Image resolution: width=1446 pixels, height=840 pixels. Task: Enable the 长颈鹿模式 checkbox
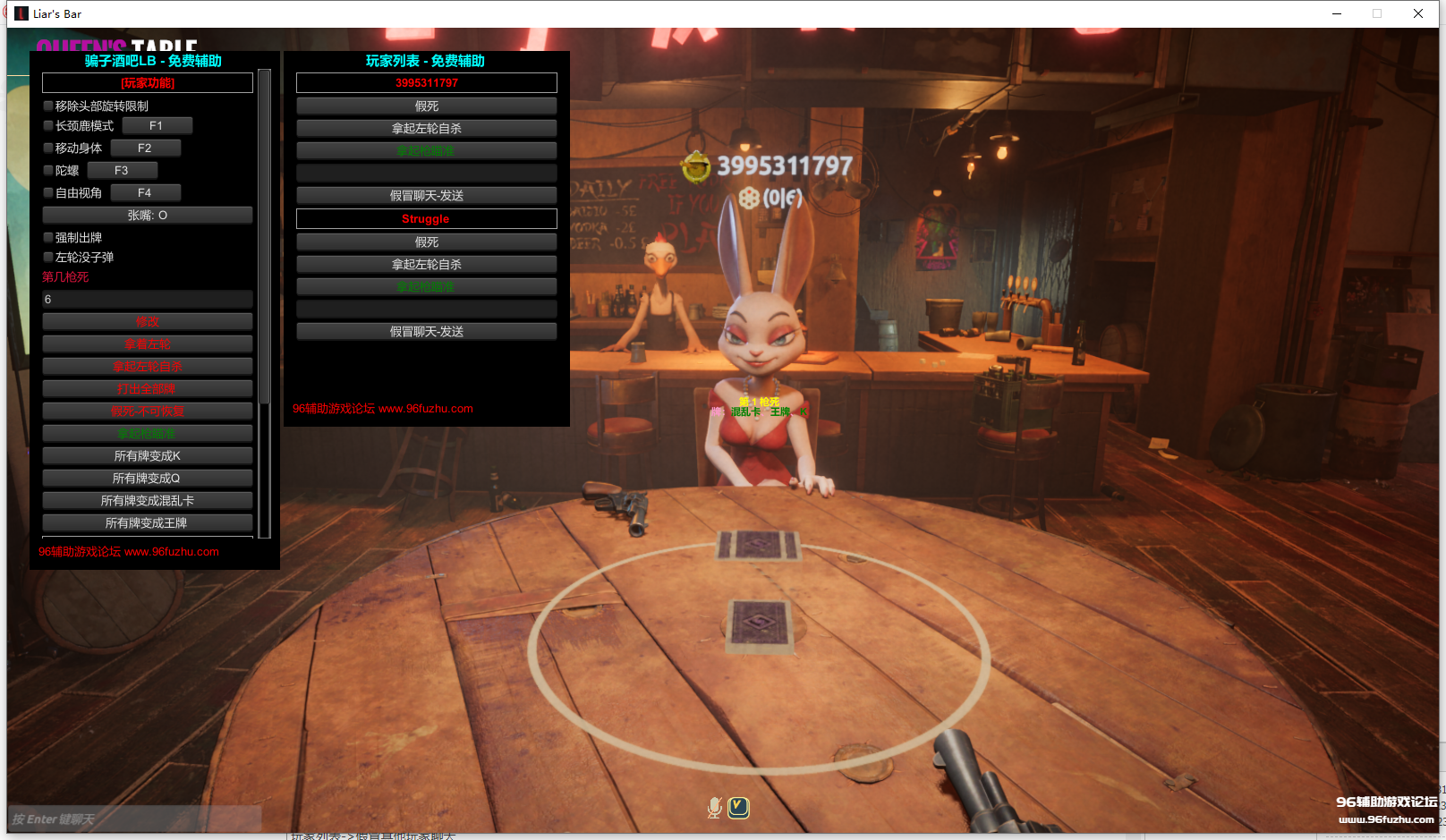tap(48, 126)
